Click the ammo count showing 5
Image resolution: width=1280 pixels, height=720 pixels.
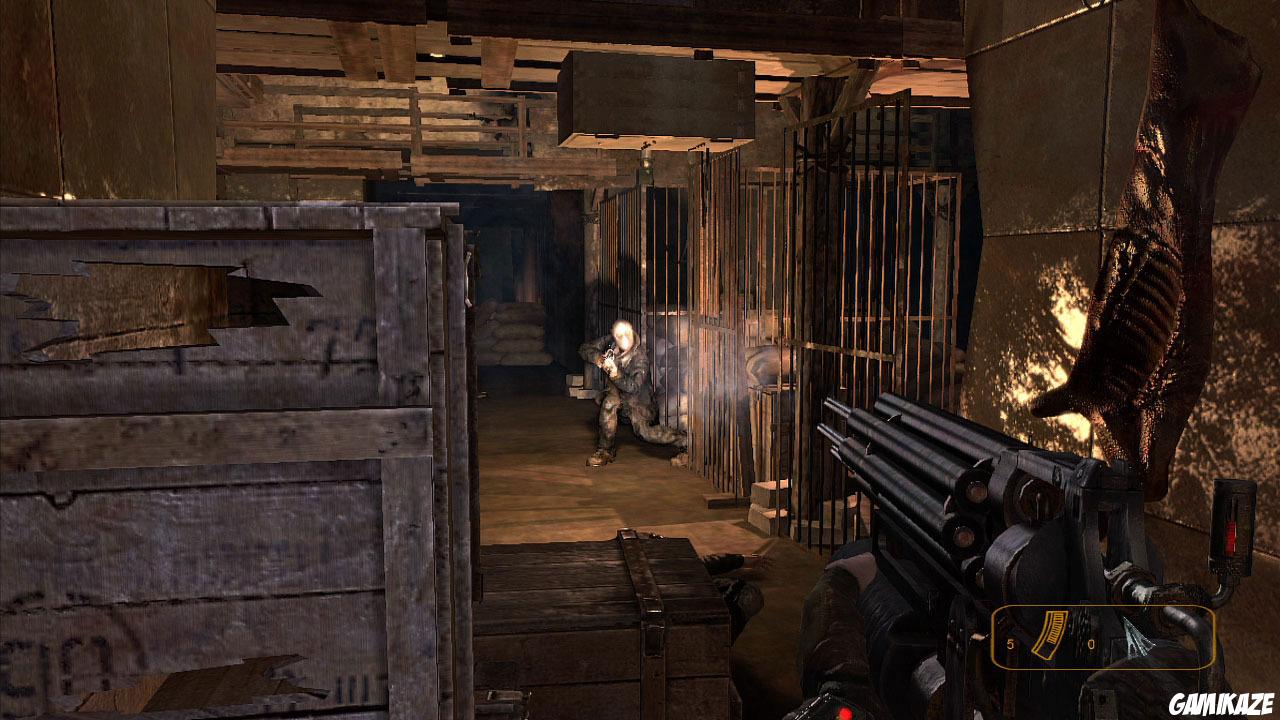[1009, 645]
